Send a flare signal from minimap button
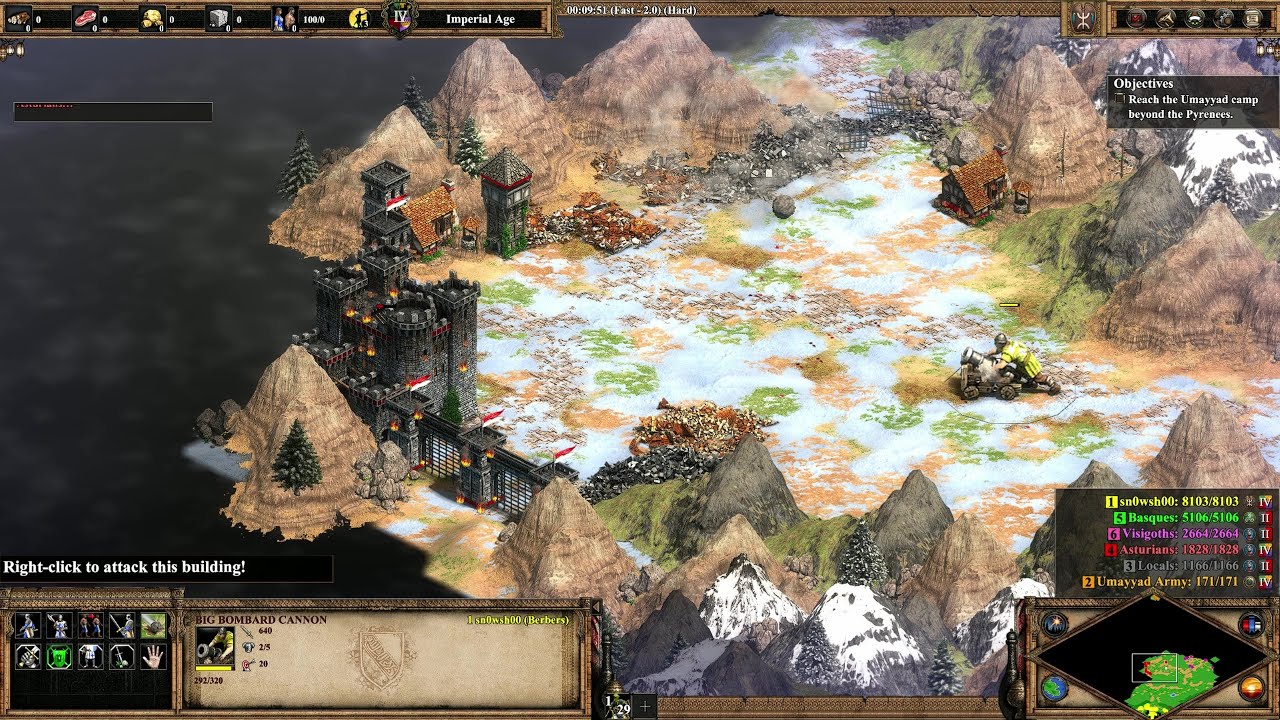The image size is (1280, 720). (1054, 624)
